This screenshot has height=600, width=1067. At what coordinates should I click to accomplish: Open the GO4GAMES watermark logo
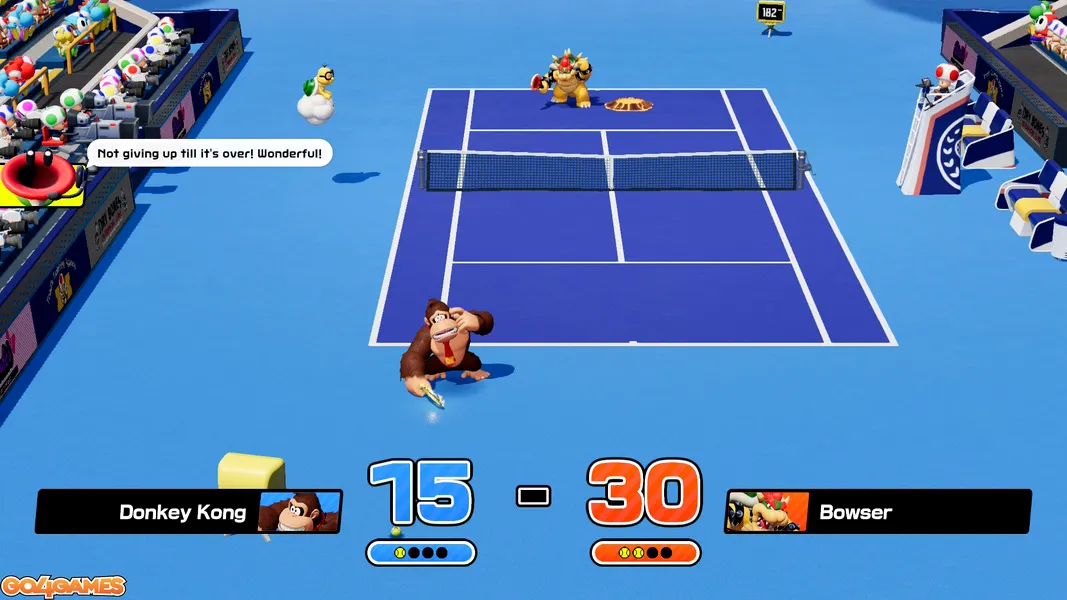point(63,586)
